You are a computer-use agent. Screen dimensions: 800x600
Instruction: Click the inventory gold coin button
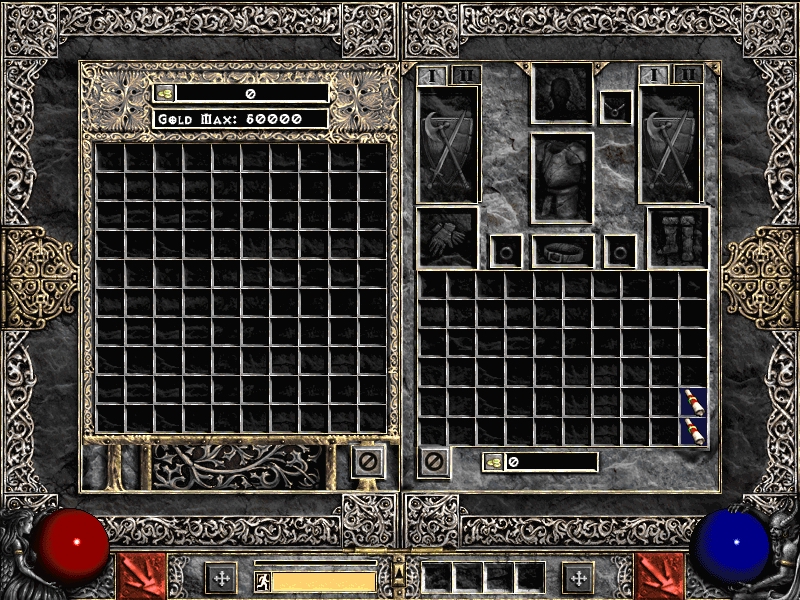[493, 462]
